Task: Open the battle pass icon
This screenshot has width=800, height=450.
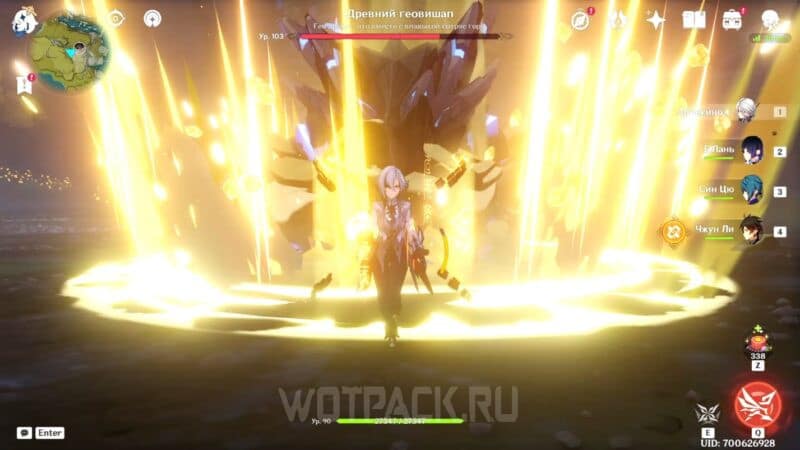Action: [618, 20]
